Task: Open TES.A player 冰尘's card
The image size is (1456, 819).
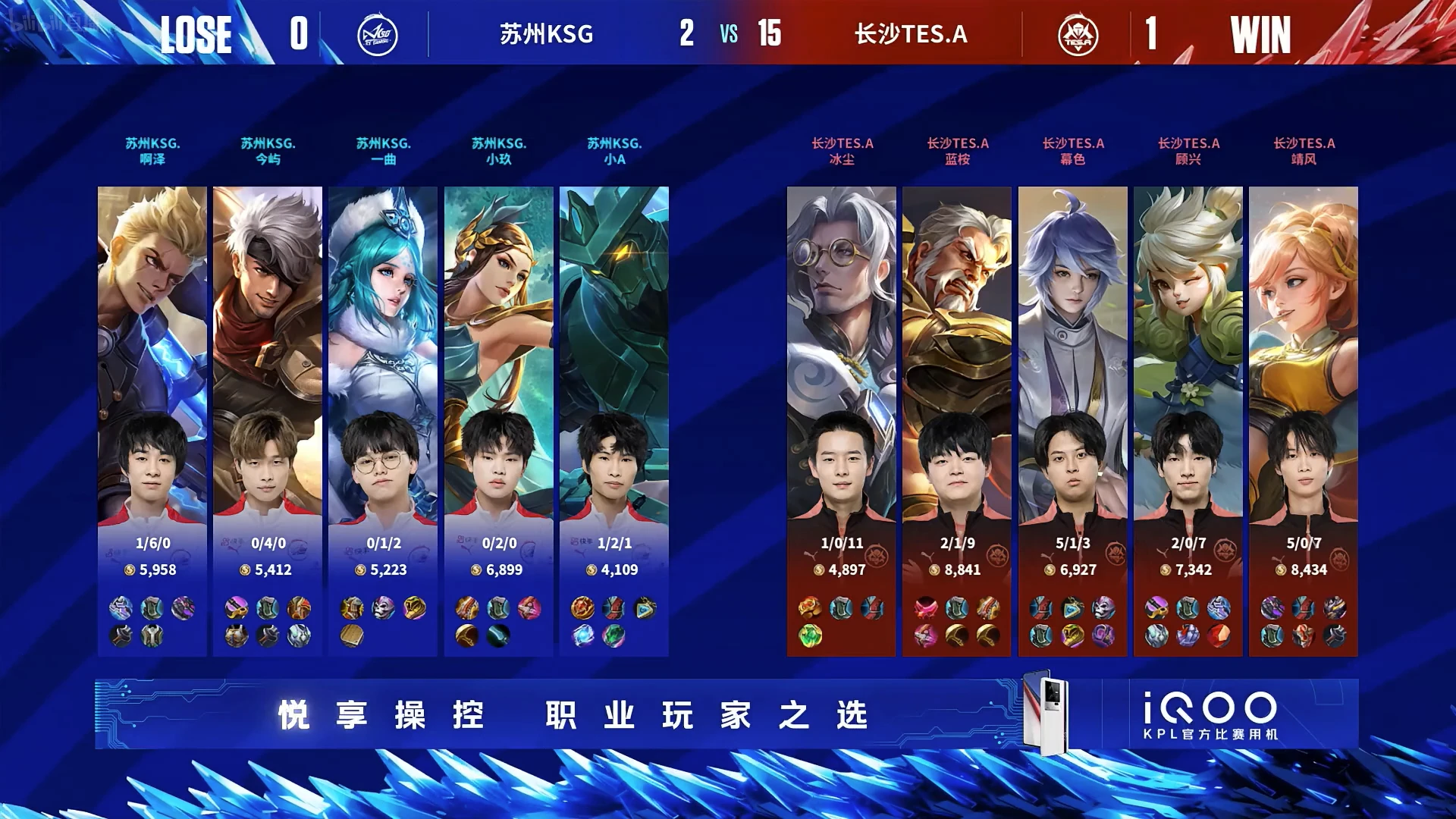Action: (x=841, y=421)
